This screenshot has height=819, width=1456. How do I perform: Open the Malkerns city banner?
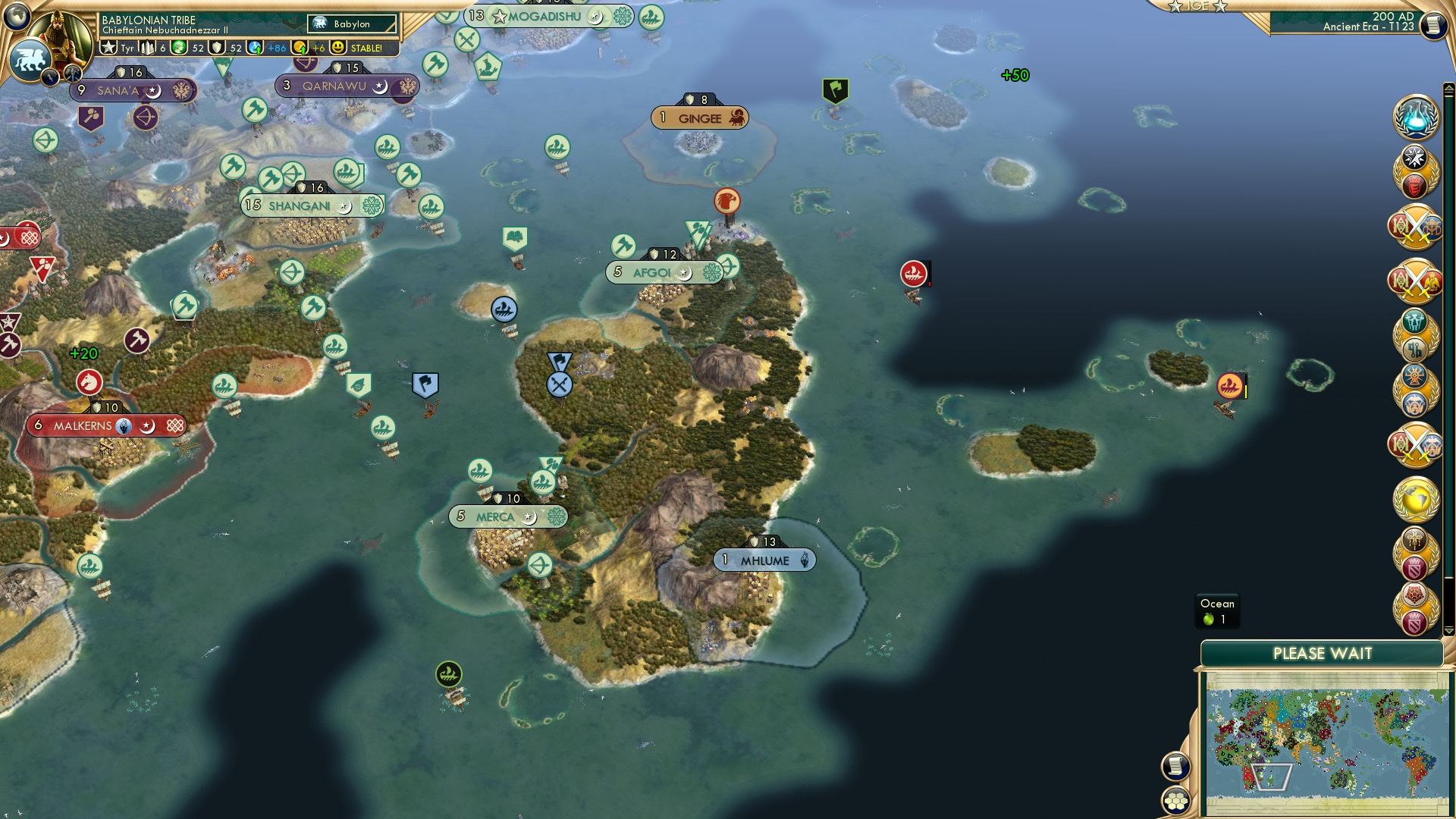[106, 425]
